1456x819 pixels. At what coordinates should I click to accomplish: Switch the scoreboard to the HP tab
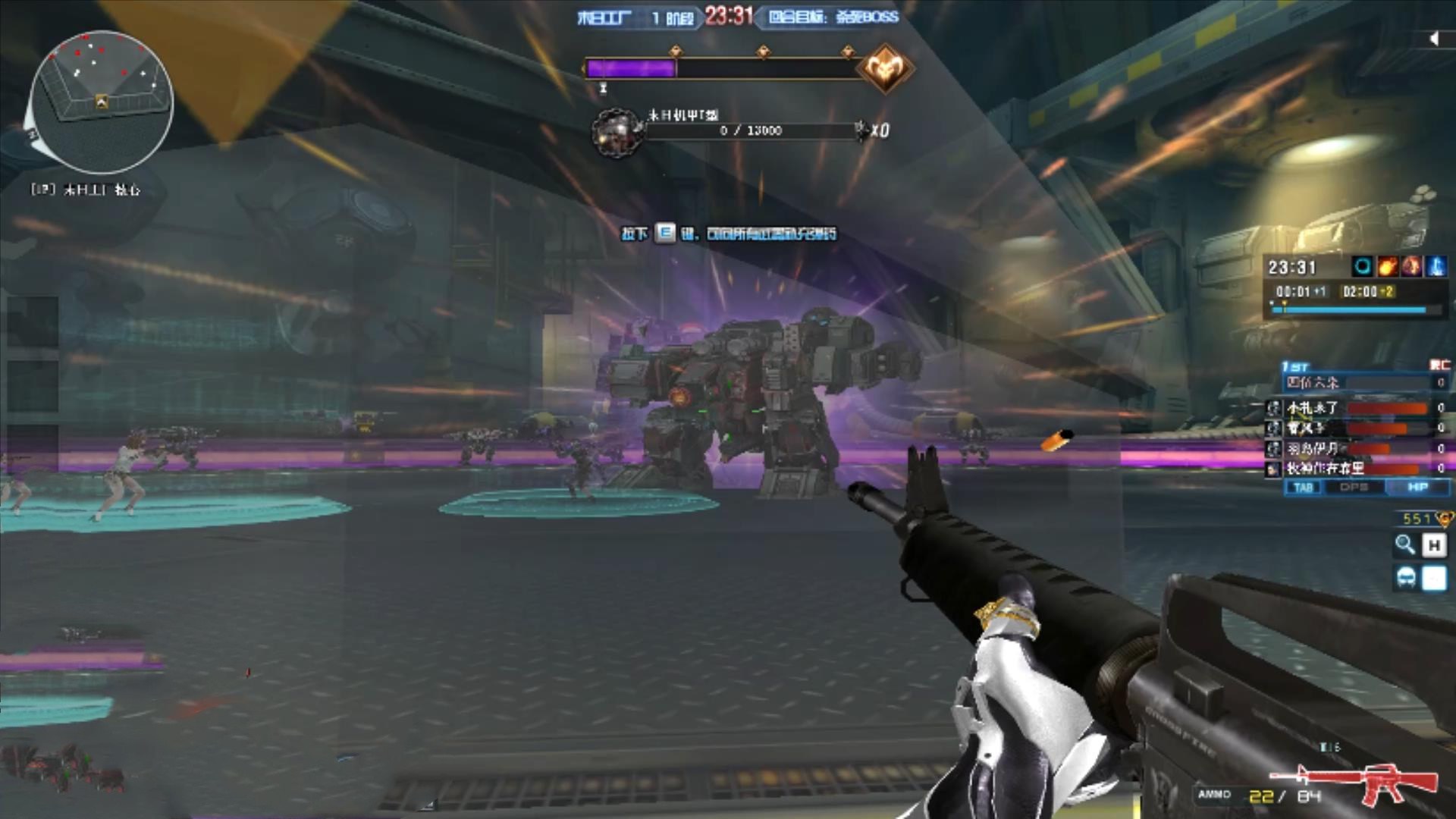[x=1417, y=488]
